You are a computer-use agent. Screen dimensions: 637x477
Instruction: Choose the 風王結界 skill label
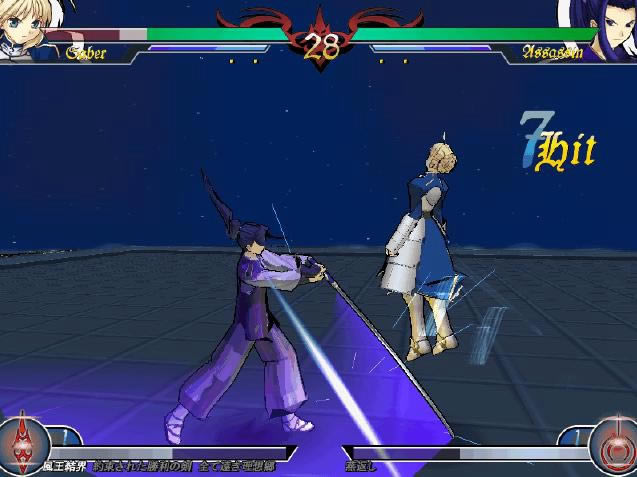(63, 467)
